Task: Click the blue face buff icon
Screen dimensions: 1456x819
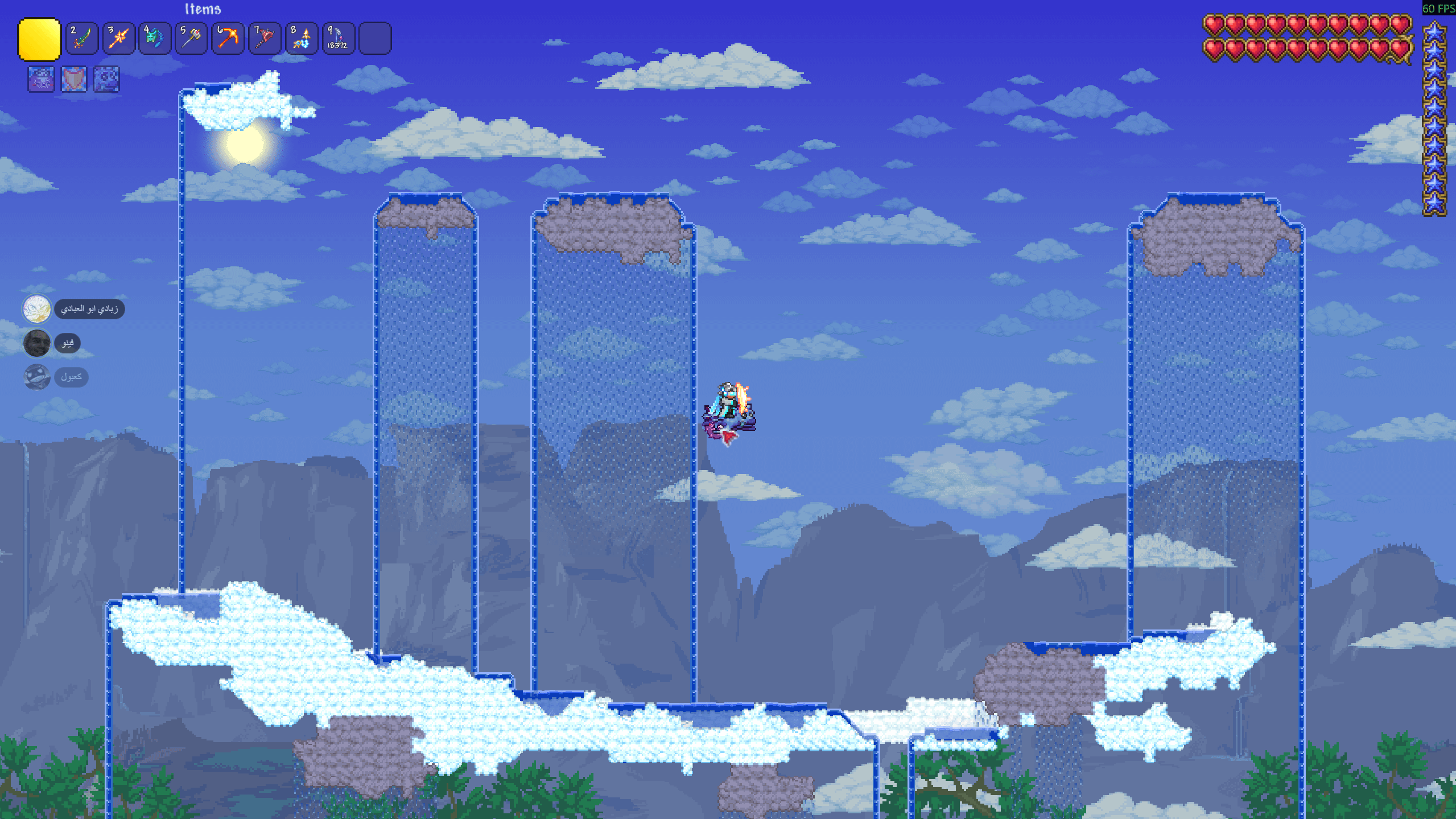Action: (x=106, y=79)
